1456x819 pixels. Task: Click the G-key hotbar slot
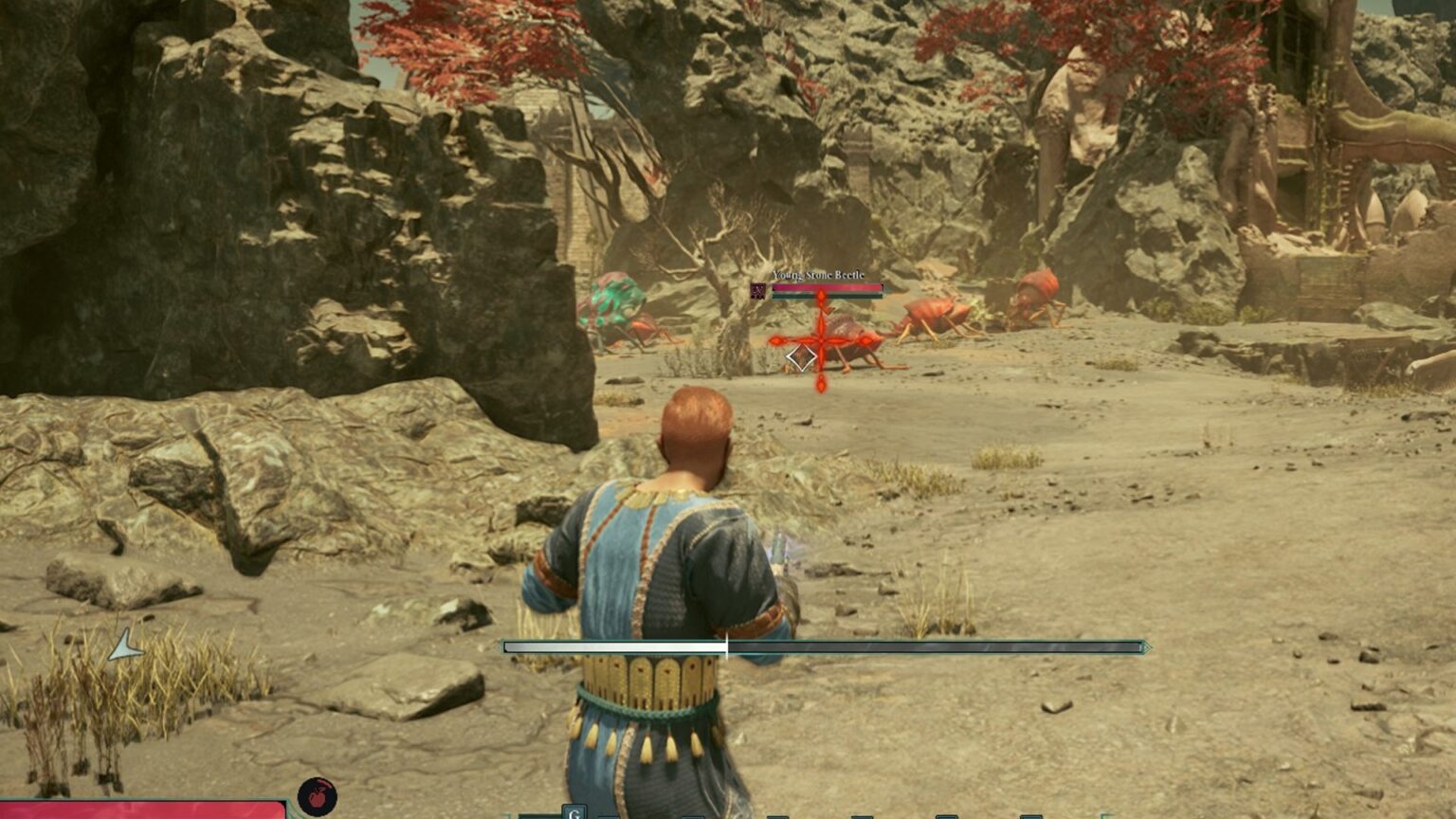coord(573,811)
